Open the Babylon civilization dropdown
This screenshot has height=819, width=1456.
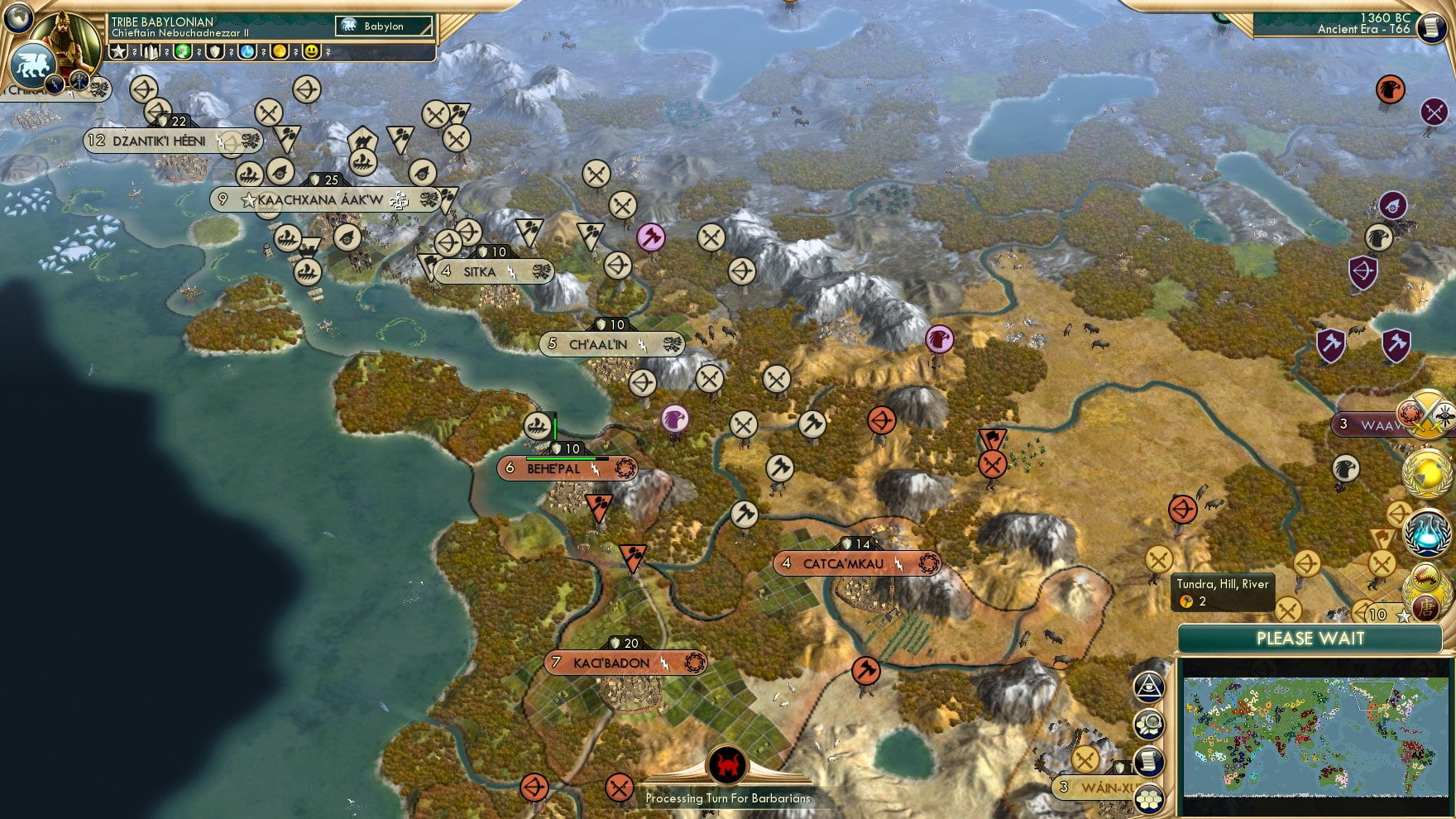[383, 26]
